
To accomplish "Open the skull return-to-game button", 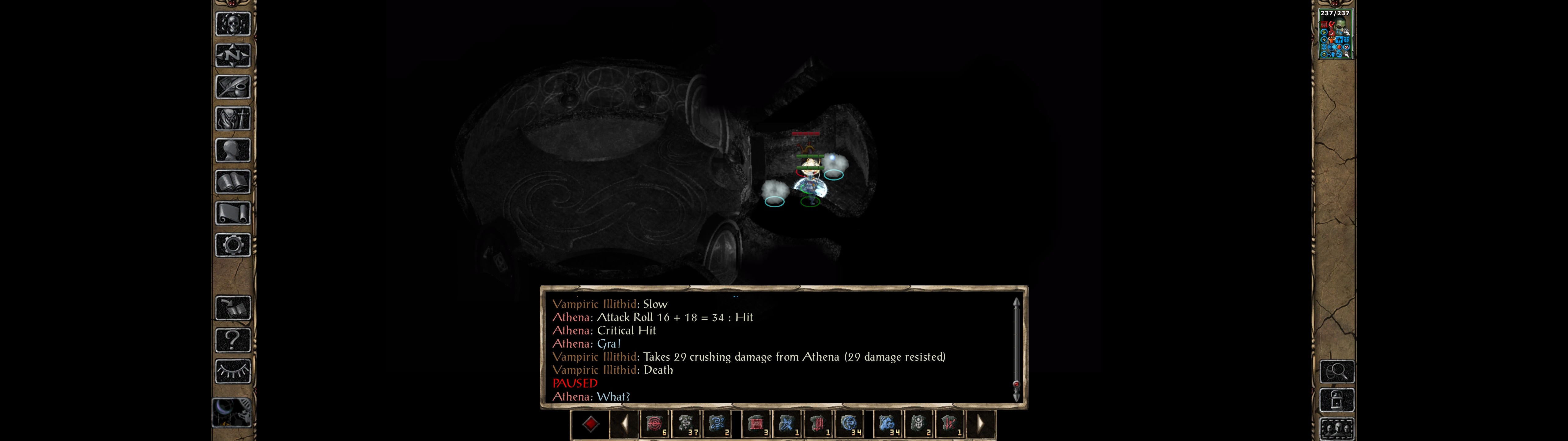I will pyautogui.click(x=233, y=24).
